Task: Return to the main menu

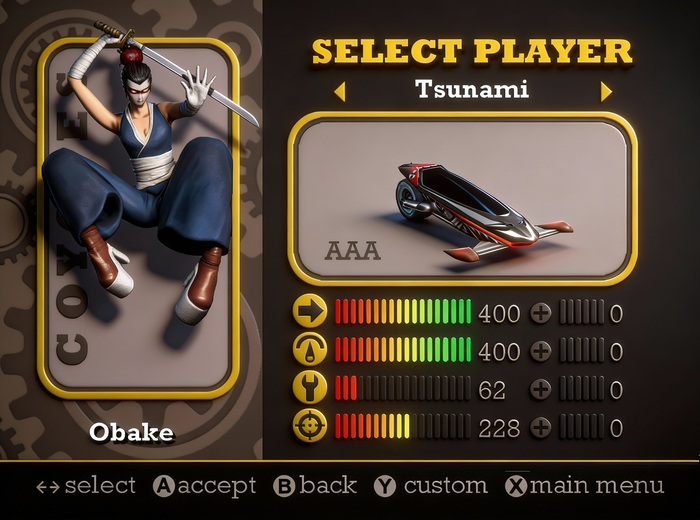Action: click(584, 486)
